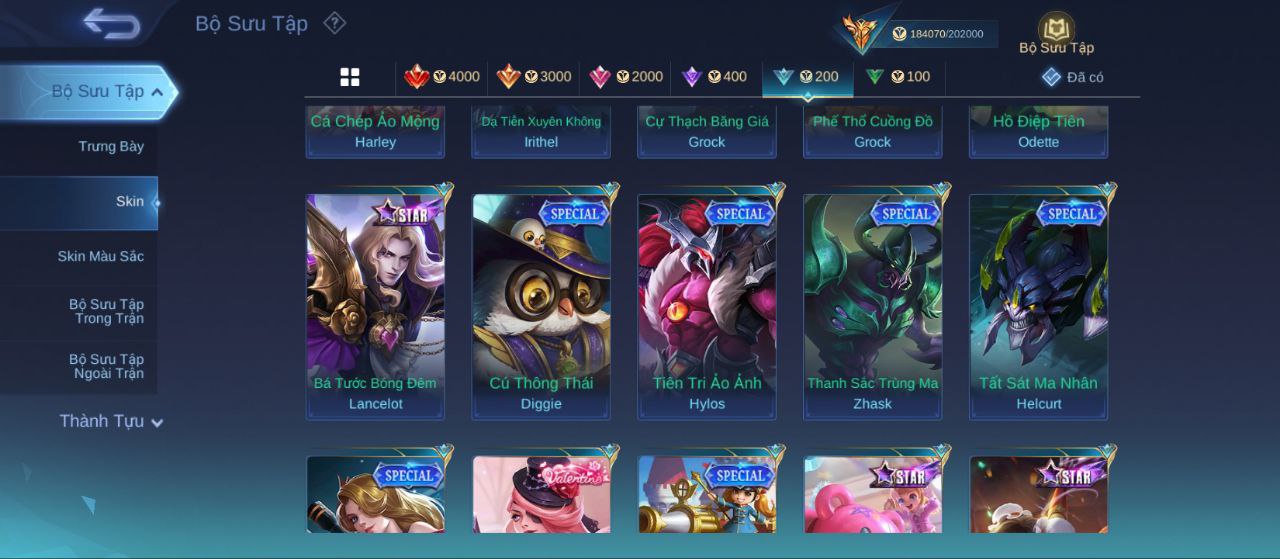Toggle the Đã có owned filter
The height and width of the screenshot is (559, 1280).
pyautogui.click(x=1073, y=77)
